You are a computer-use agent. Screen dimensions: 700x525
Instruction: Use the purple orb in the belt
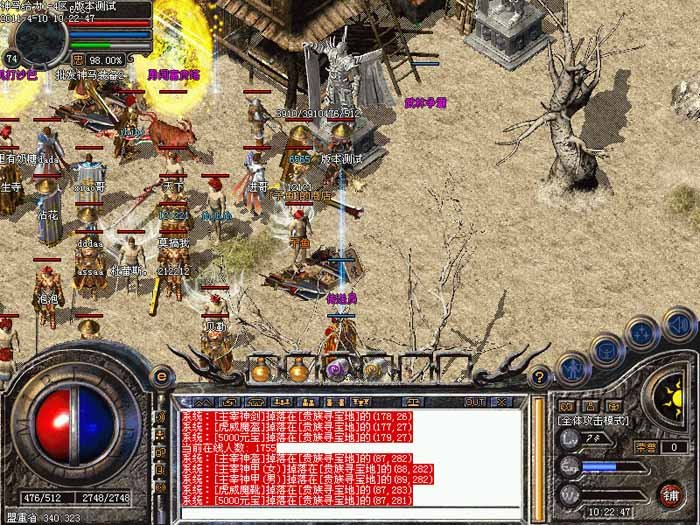pyautogui.click(x=338, y=369)
